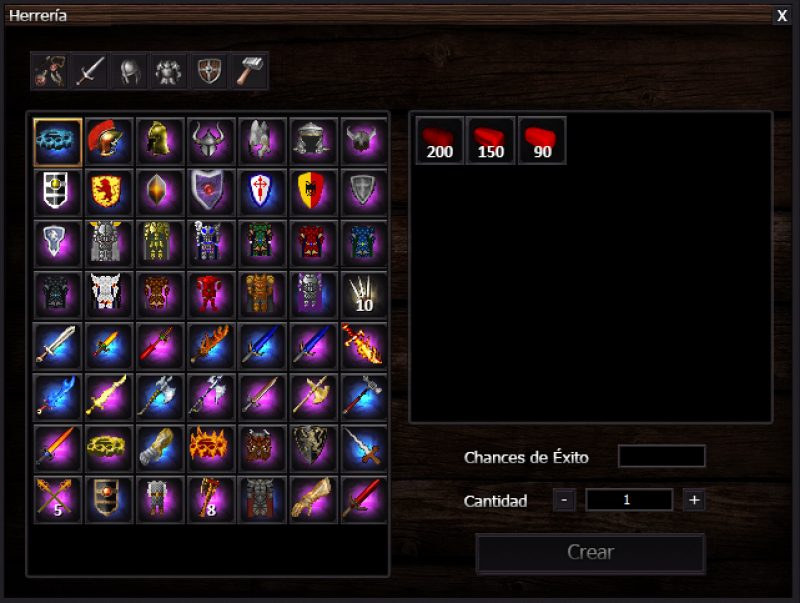Select the shield category tab
Image resolution: width=800 pixels, height=603 pixels.
tap(208, 72)
